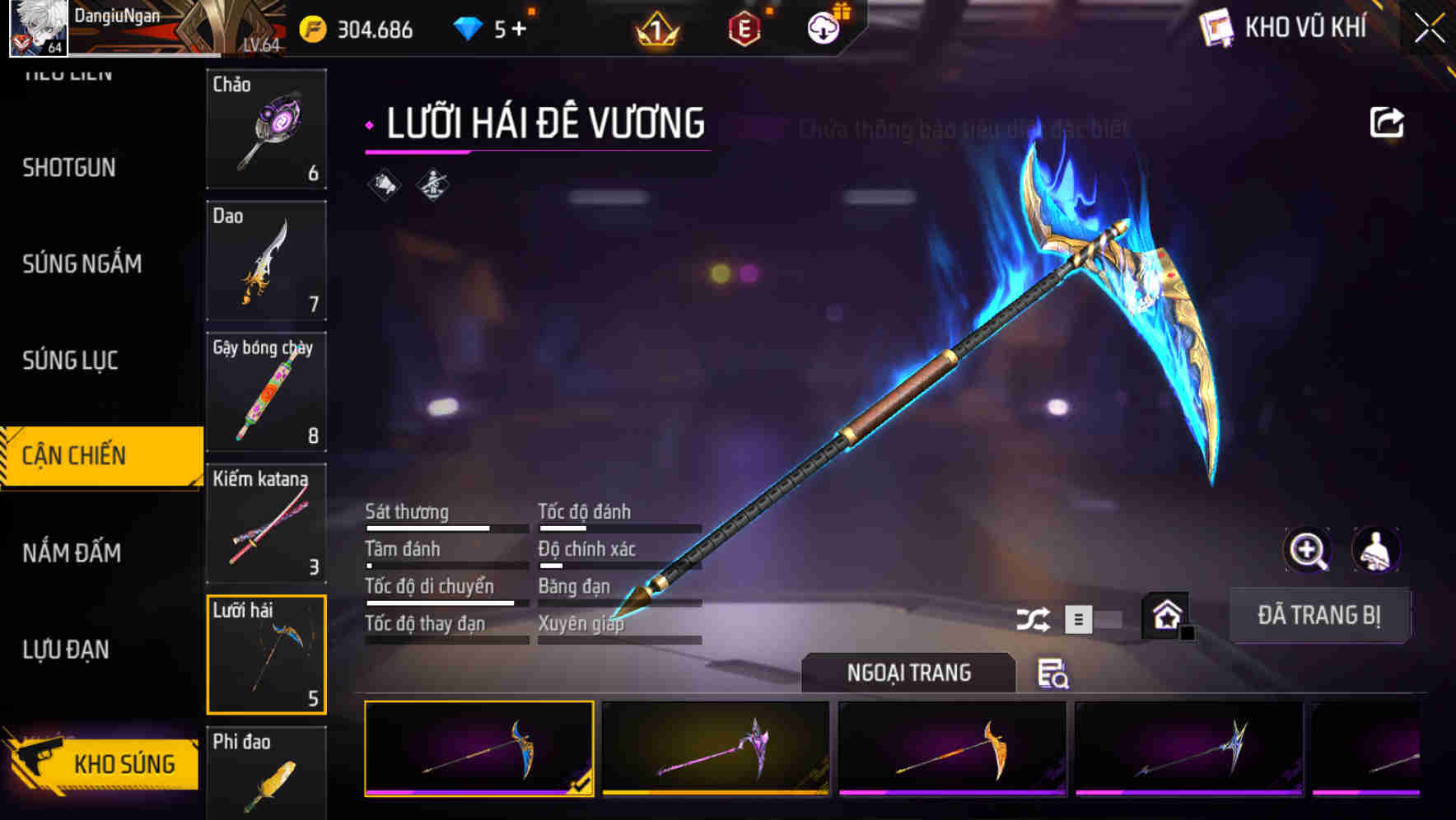Select the SHOTGUN weapon category
Image resolution: width=1456 pixels, height=820 pixels.
[68, 167]
